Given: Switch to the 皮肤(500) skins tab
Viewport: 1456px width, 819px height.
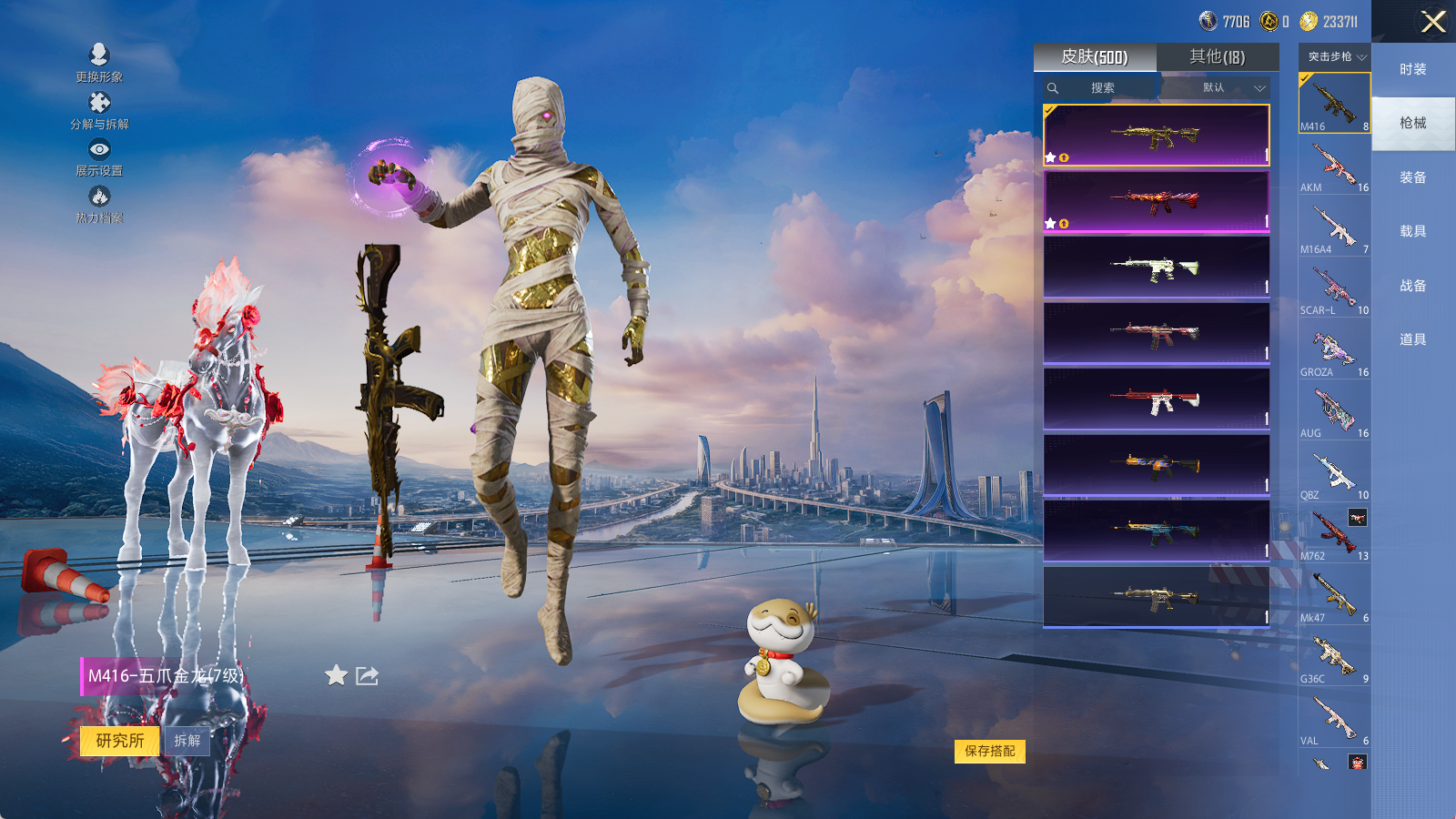Looking at the screenshot, I should (x=1095, y=57).
